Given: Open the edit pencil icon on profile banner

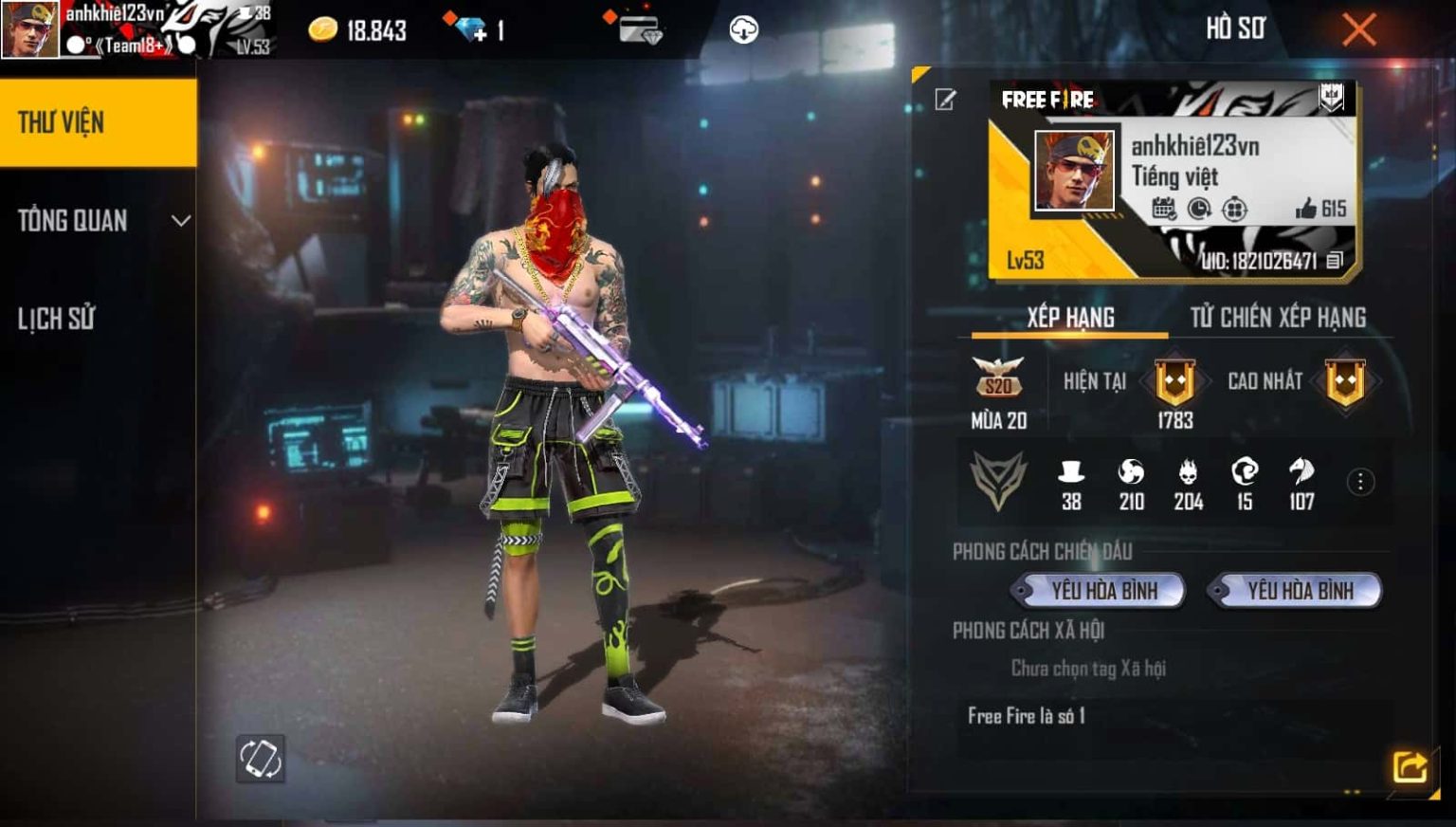Looking at the screenshot, I should tap(944, 99).
